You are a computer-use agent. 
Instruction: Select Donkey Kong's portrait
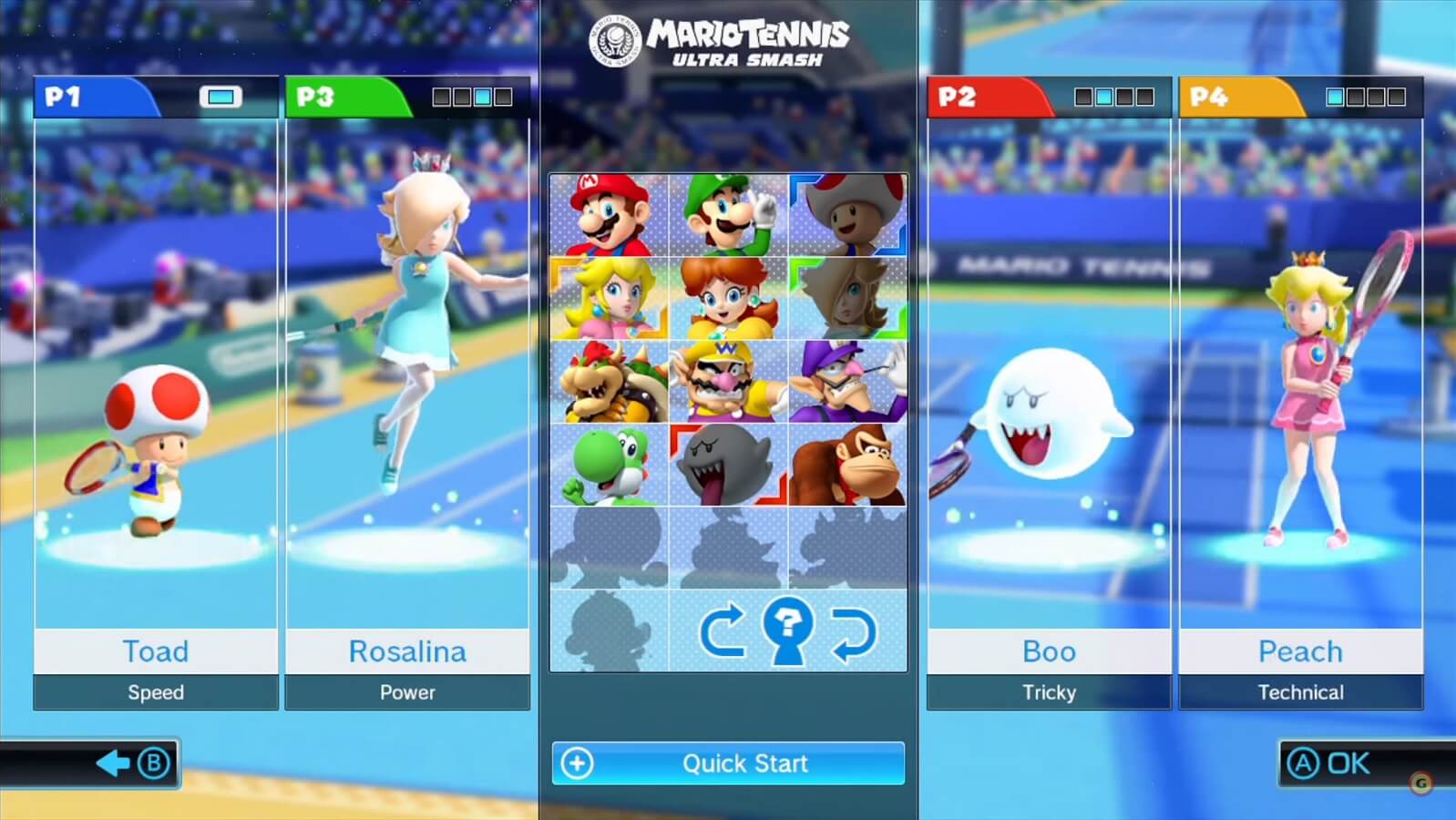(x=846, y=465)
